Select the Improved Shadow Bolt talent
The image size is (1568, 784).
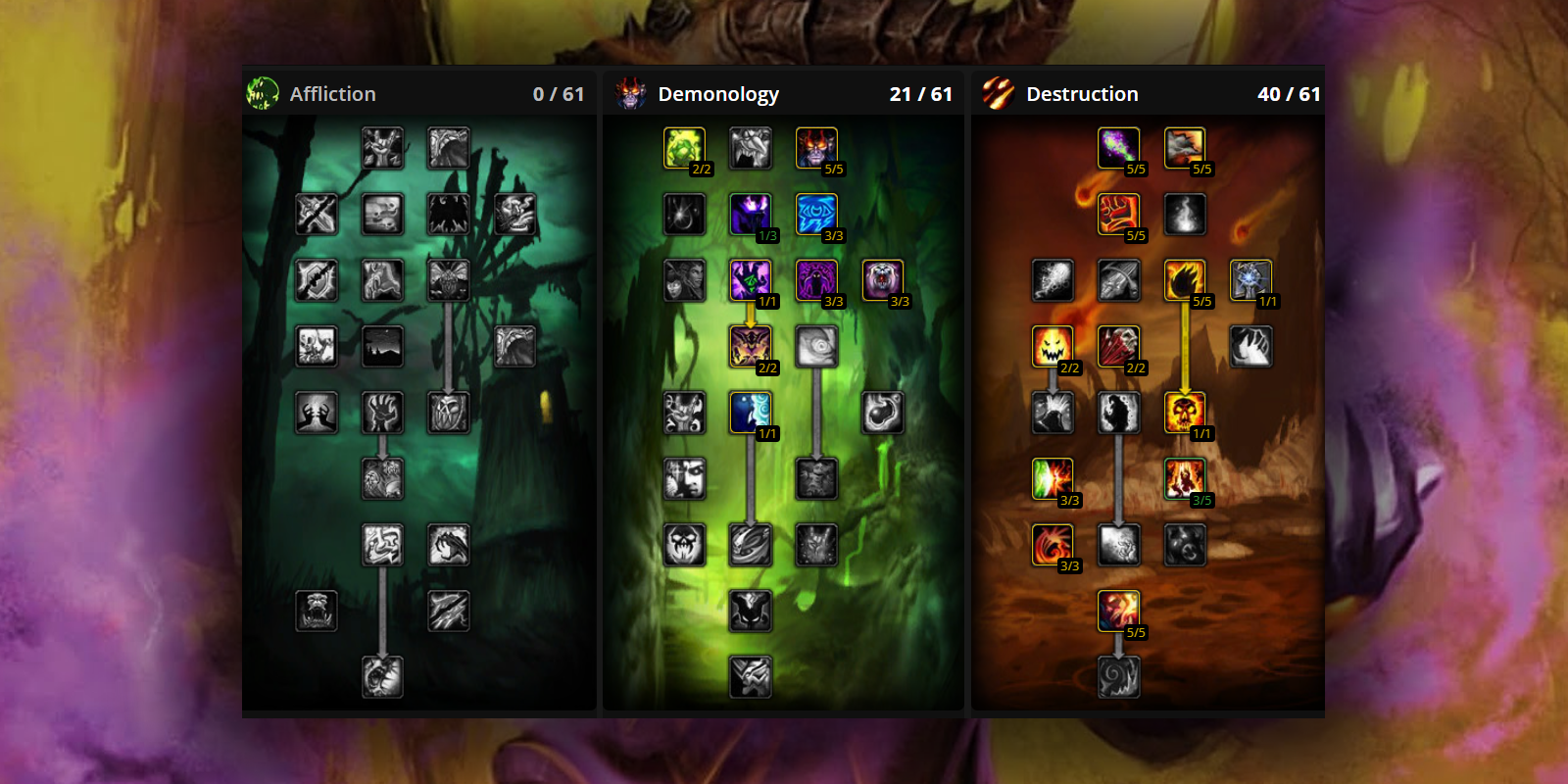1118,148
